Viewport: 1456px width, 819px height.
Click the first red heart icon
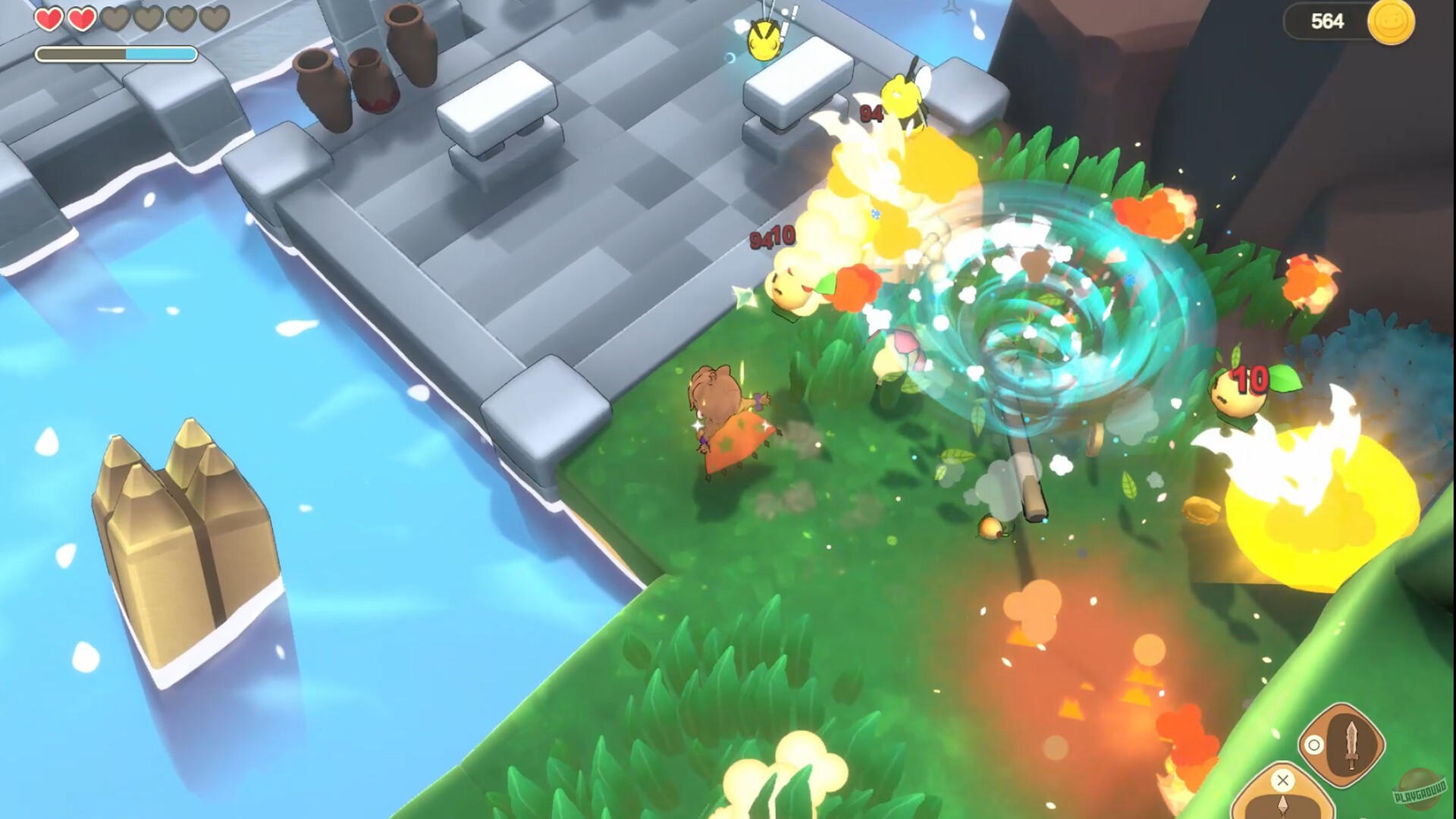point(50,17)
